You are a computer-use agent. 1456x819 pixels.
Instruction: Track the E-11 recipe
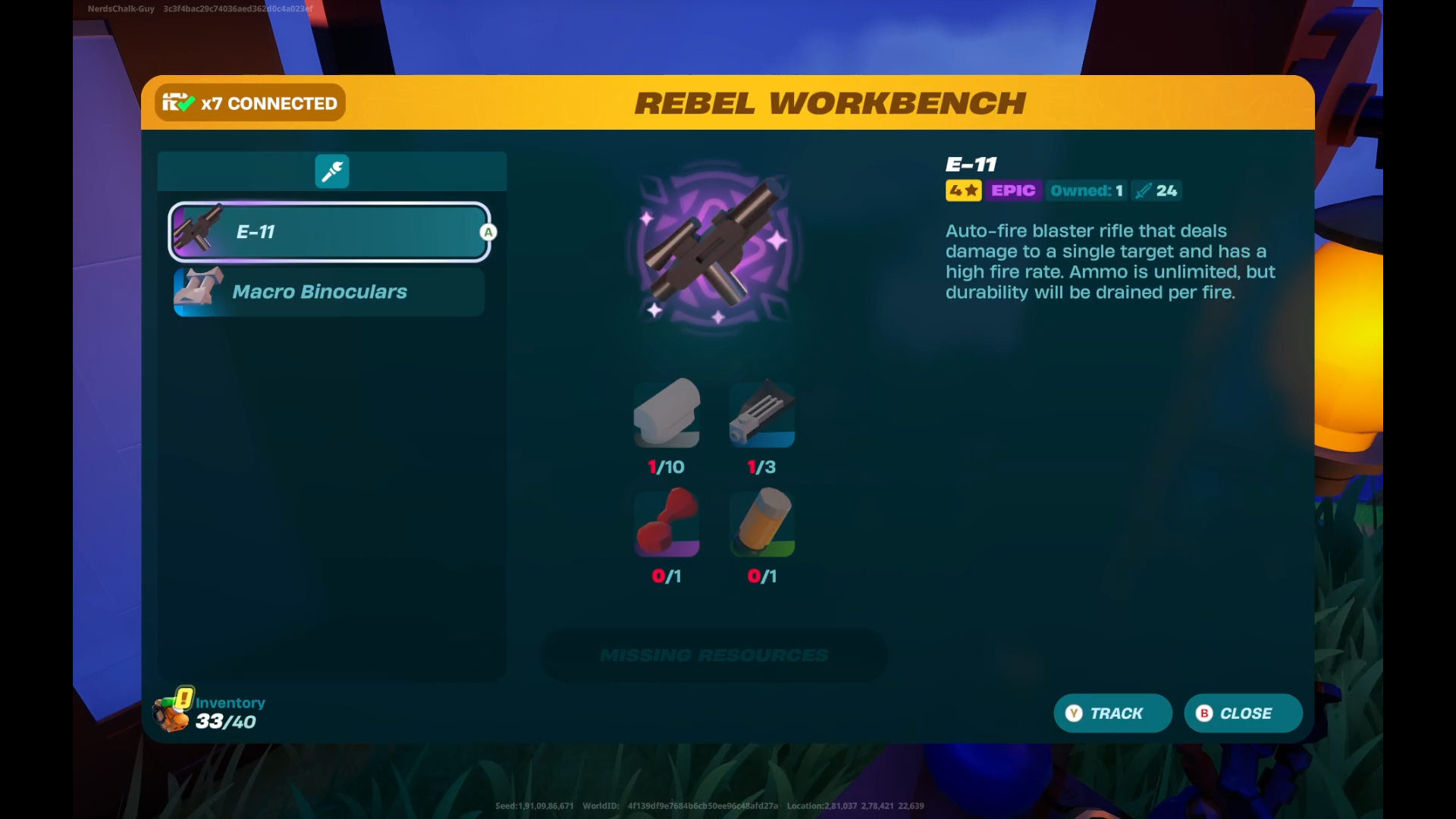pos(1112,714)
